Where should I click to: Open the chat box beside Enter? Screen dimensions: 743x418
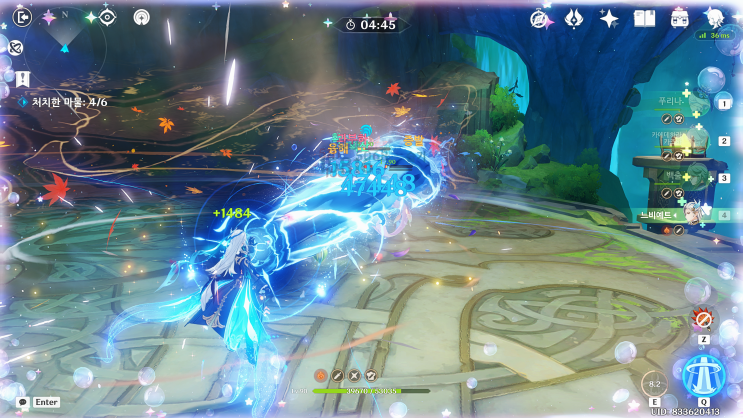coord(22,402)
